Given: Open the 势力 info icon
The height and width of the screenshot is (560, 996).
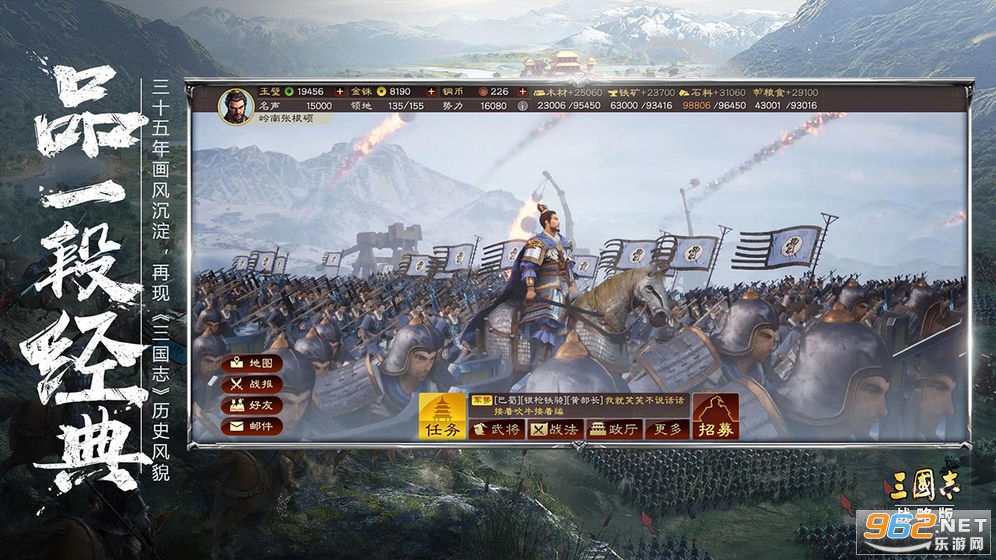Looking at the screenshot, I should tap(522, 105).
